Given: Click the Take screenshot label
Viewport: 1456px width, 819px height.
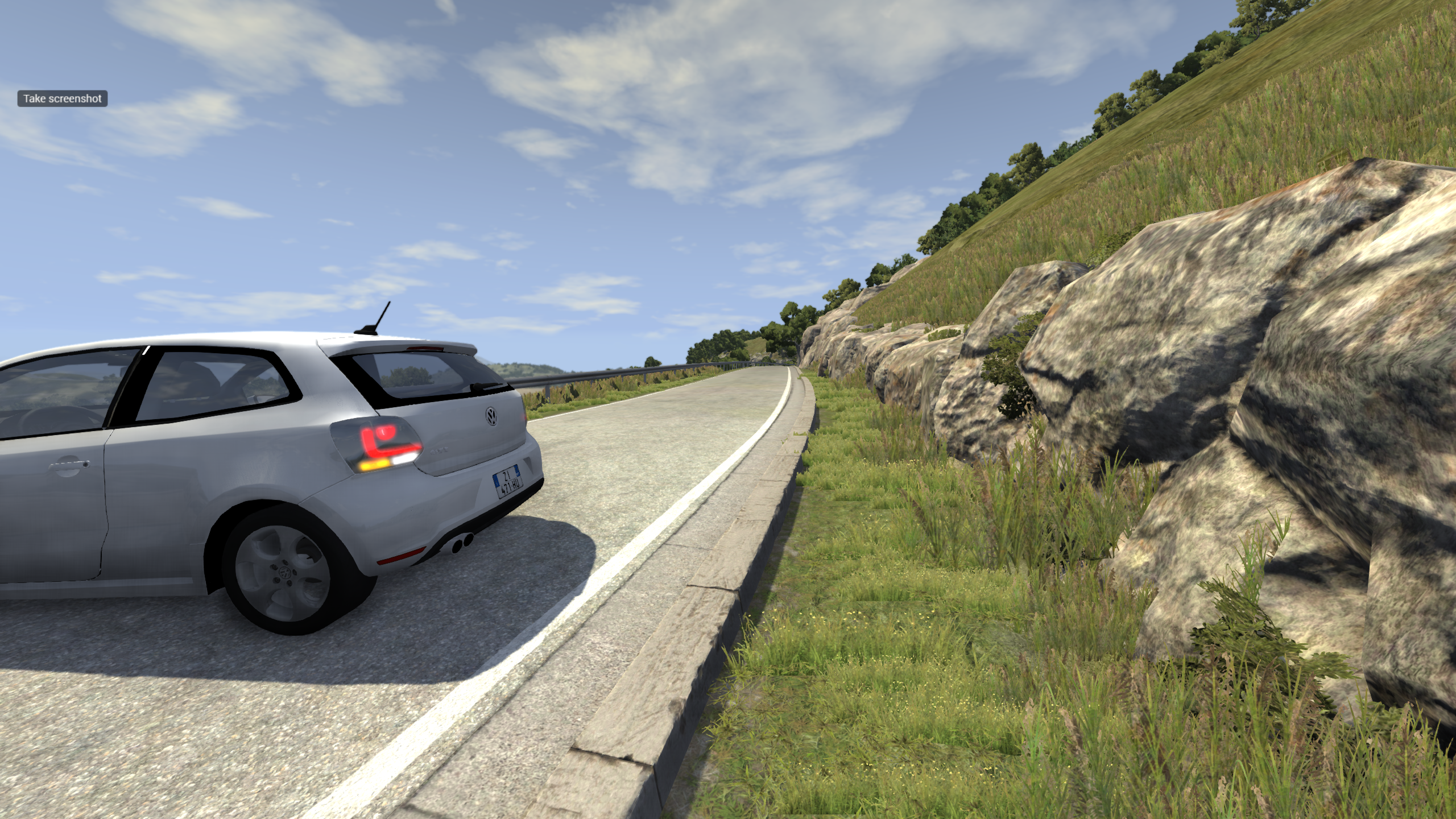Looking at the screenshot, I should point(63,98).
